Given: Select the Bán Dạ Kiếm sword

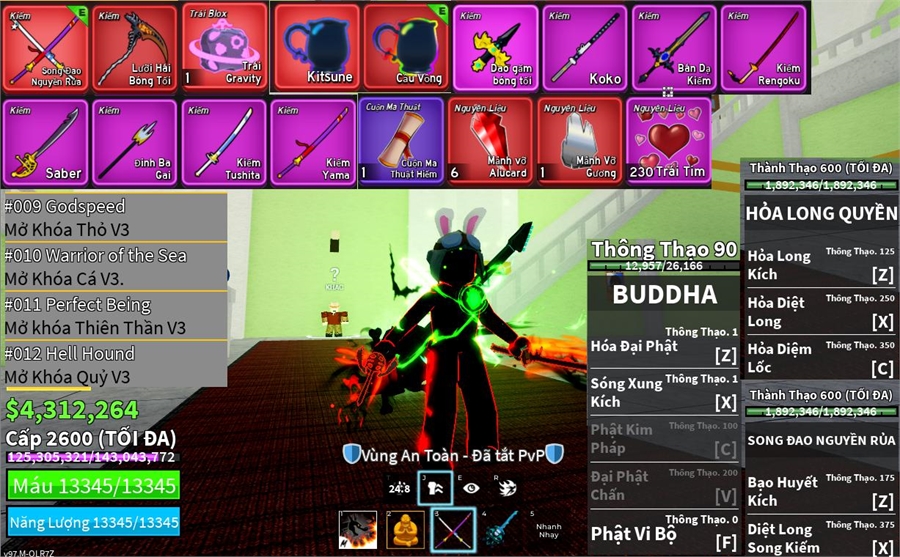Looking at the screenshot, I should coord(674,47).
